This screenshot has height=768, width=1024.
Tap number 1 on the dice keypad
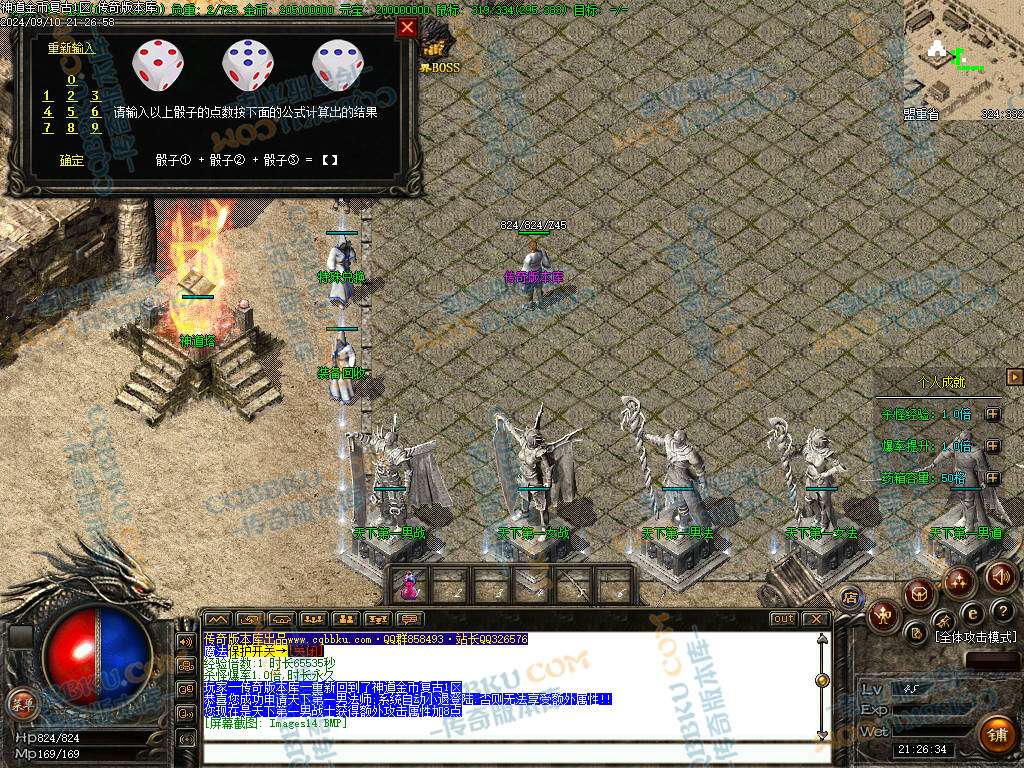[x=47, y=96]
